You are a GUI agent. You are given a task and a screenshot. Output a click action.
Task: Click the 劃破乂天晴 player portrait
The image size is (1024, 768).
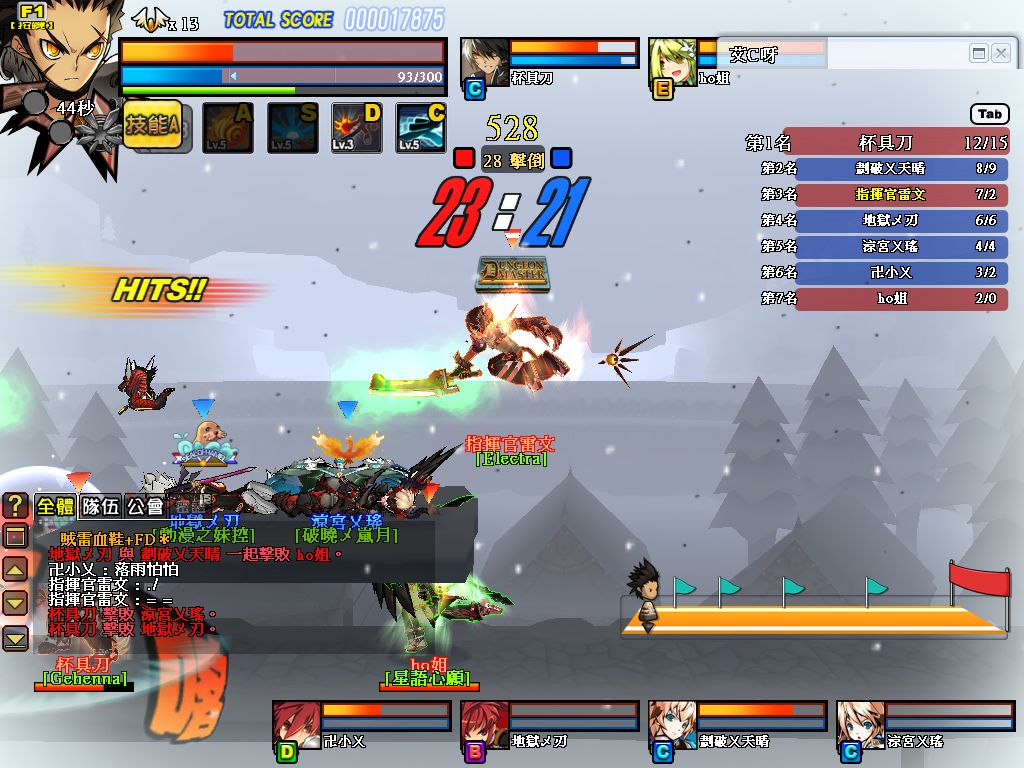[672, 722]
